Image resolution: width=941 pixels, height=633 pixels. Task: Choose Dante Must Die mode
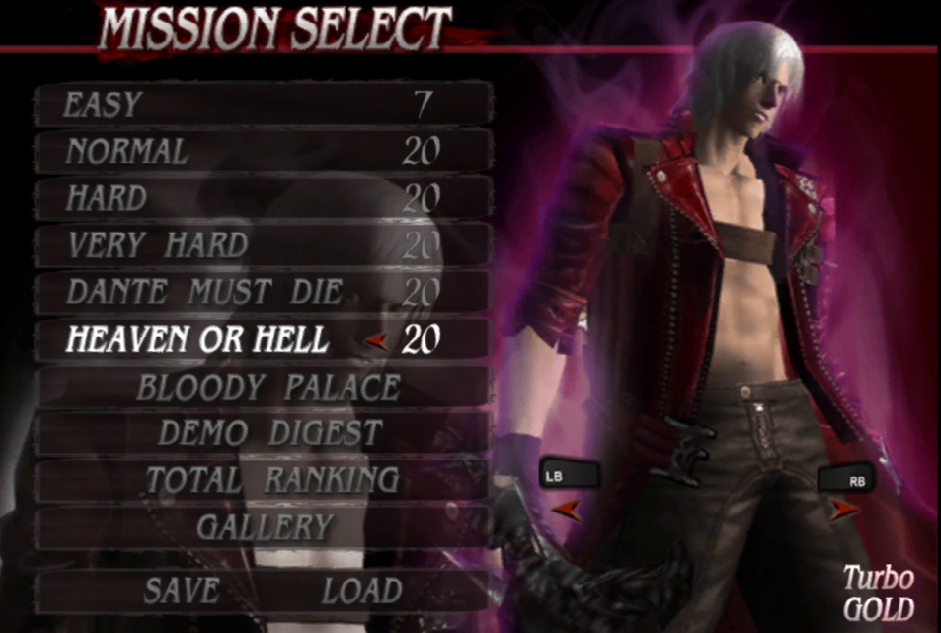pyautogui.click(x=263, y=292)
